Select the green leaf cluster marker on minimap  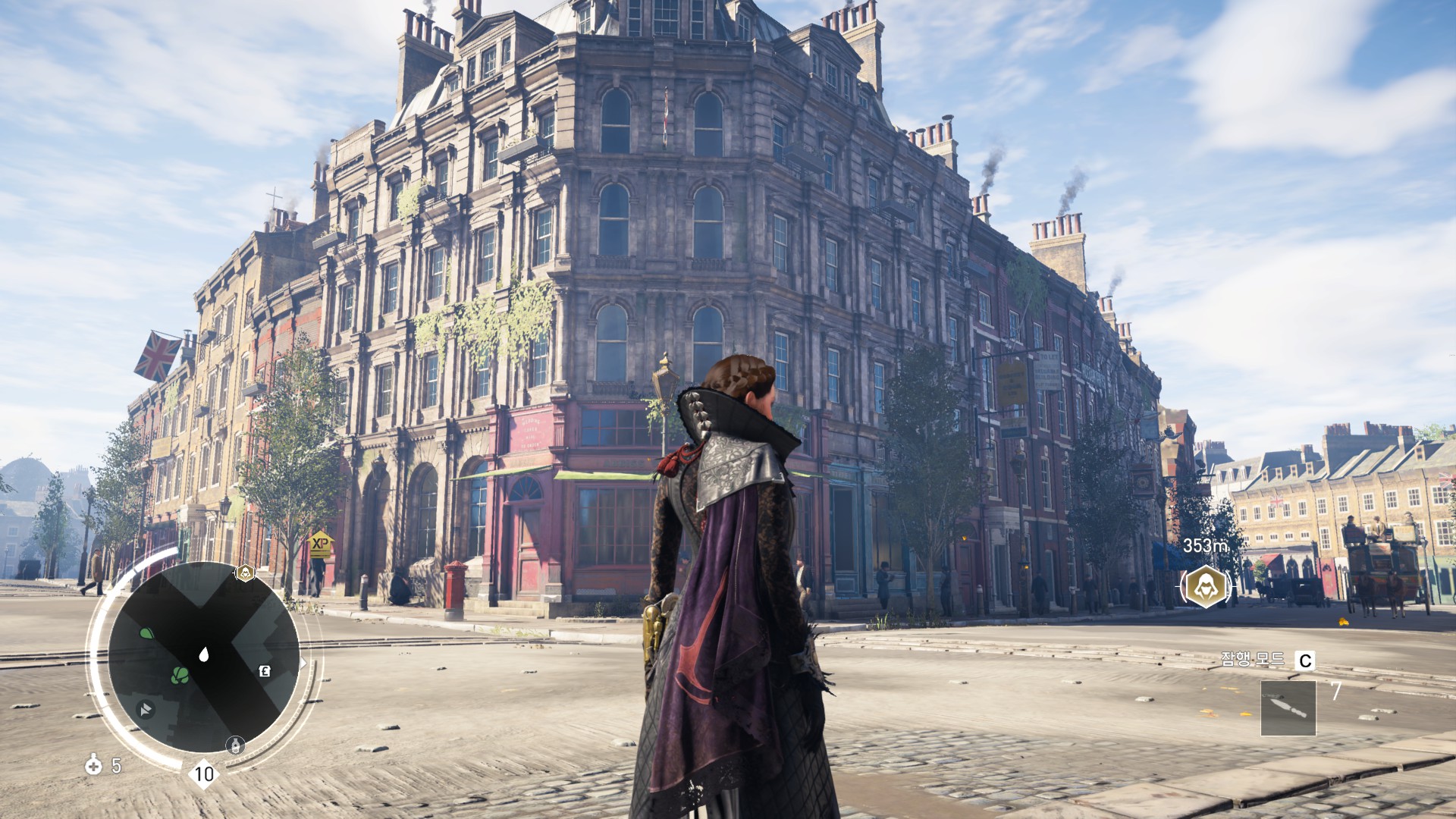click(180, 674)
